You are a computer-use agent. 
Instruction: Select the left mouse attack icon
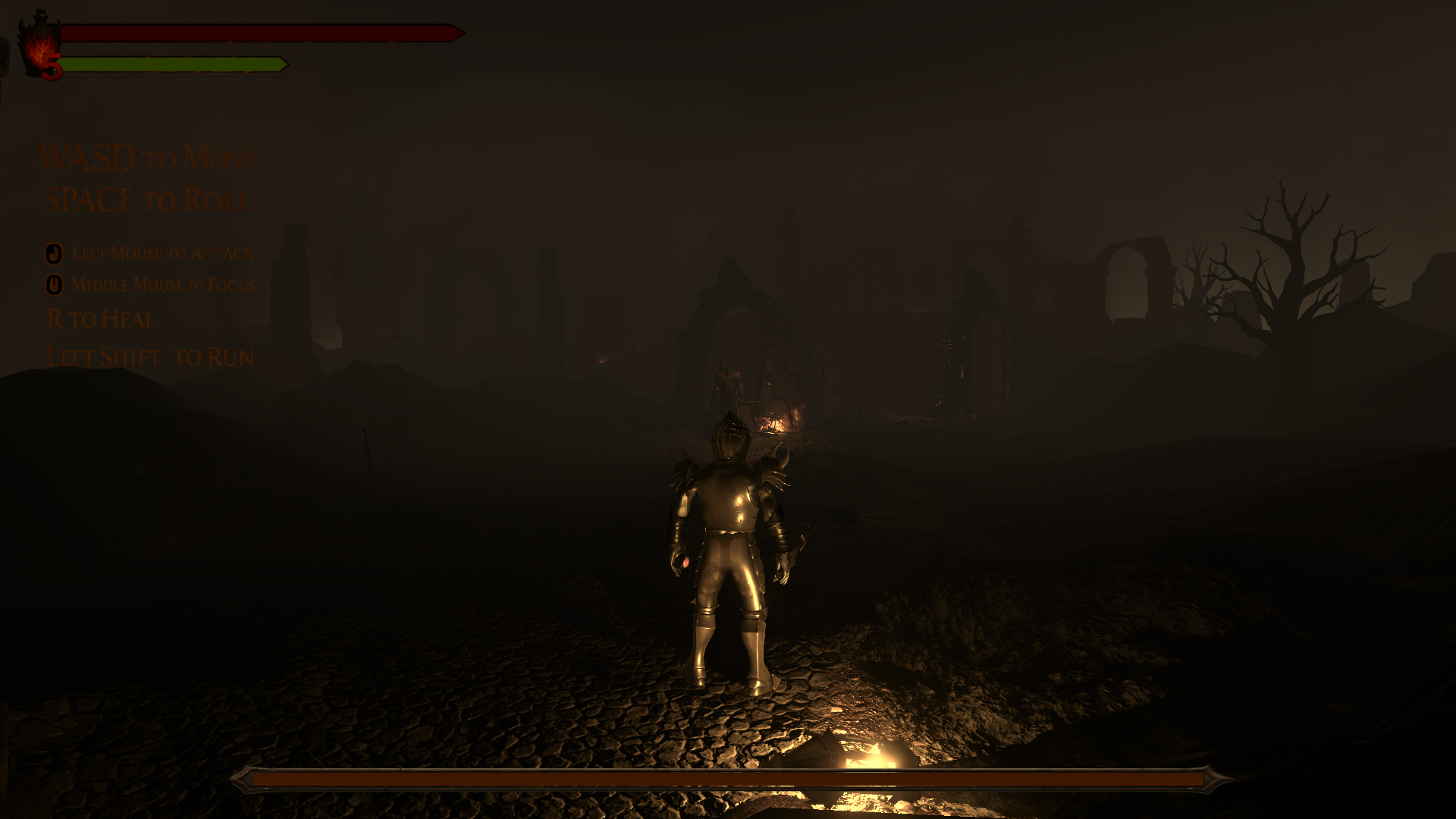[x=53, y=253]
